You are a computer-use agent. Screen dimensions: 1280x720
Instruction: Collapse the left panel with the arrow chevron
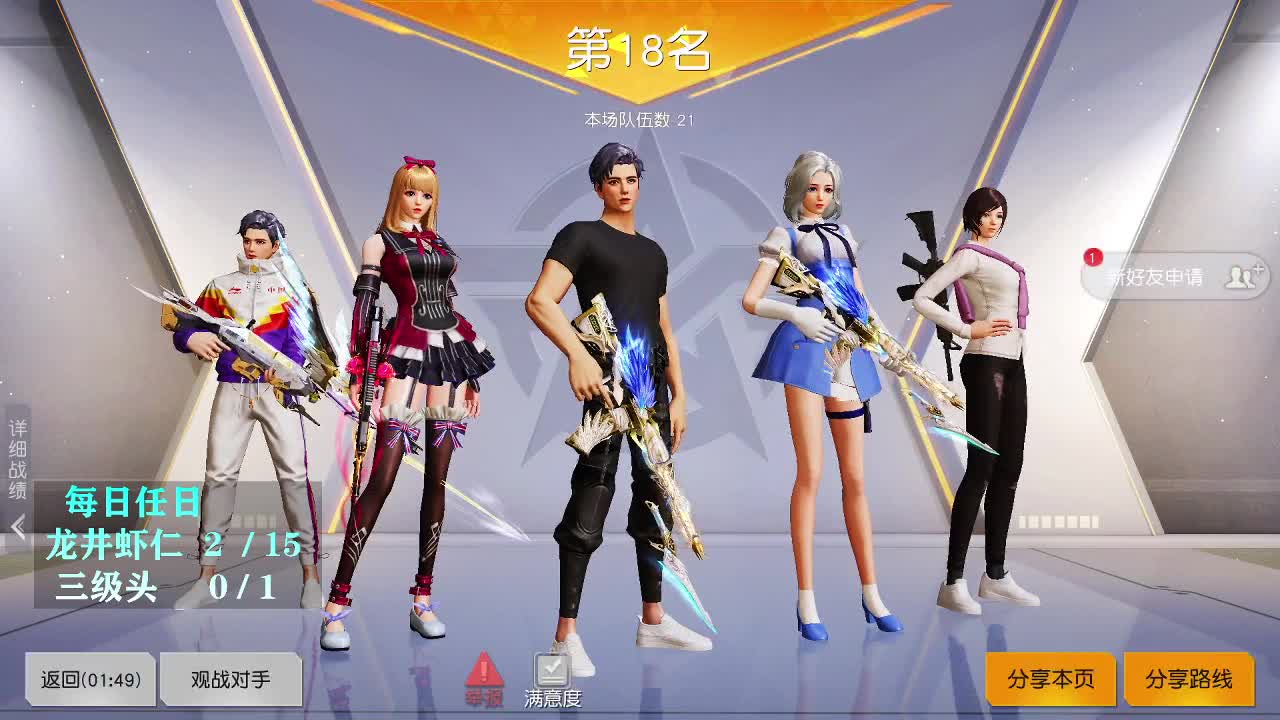coord(18,523)
